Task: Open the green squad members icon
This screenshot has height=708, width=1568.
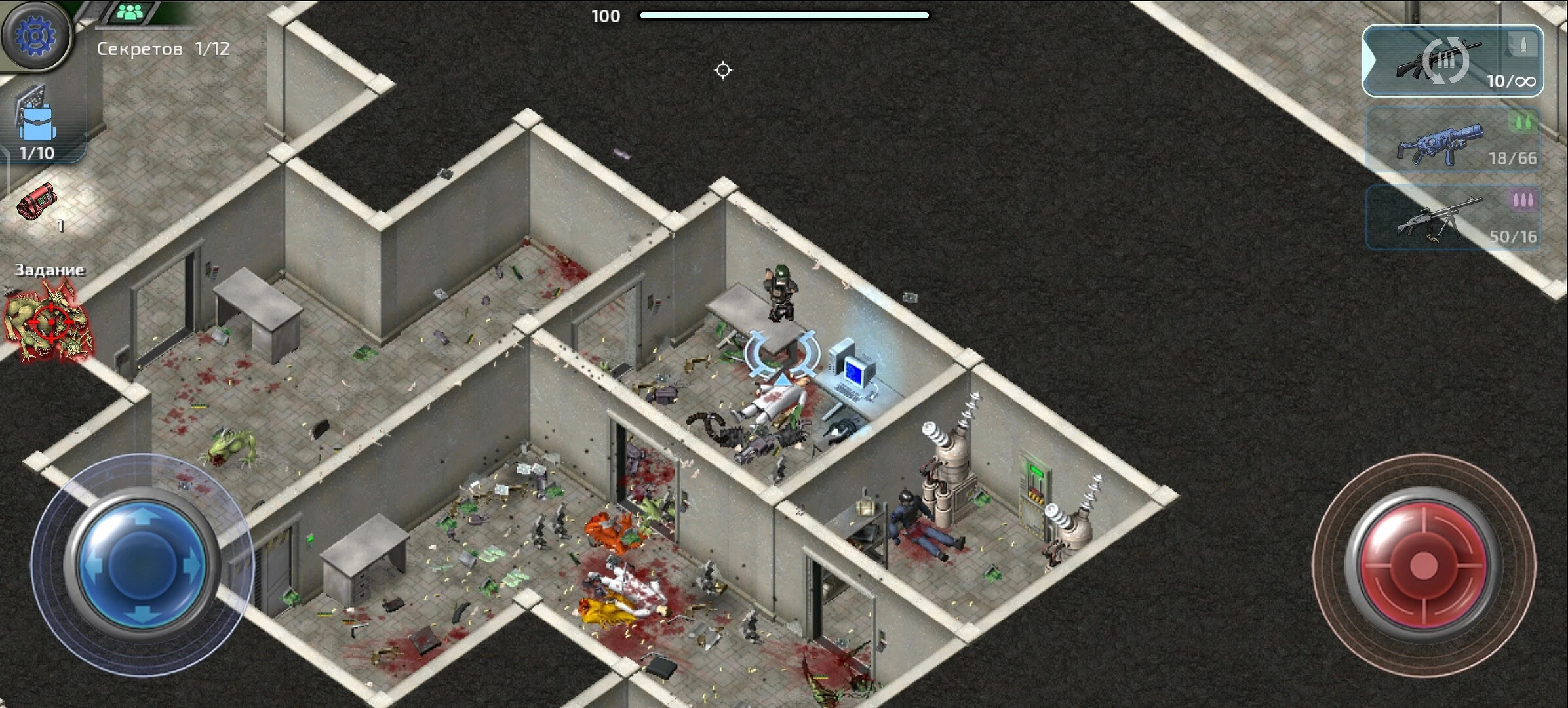Action: (132, 12)
